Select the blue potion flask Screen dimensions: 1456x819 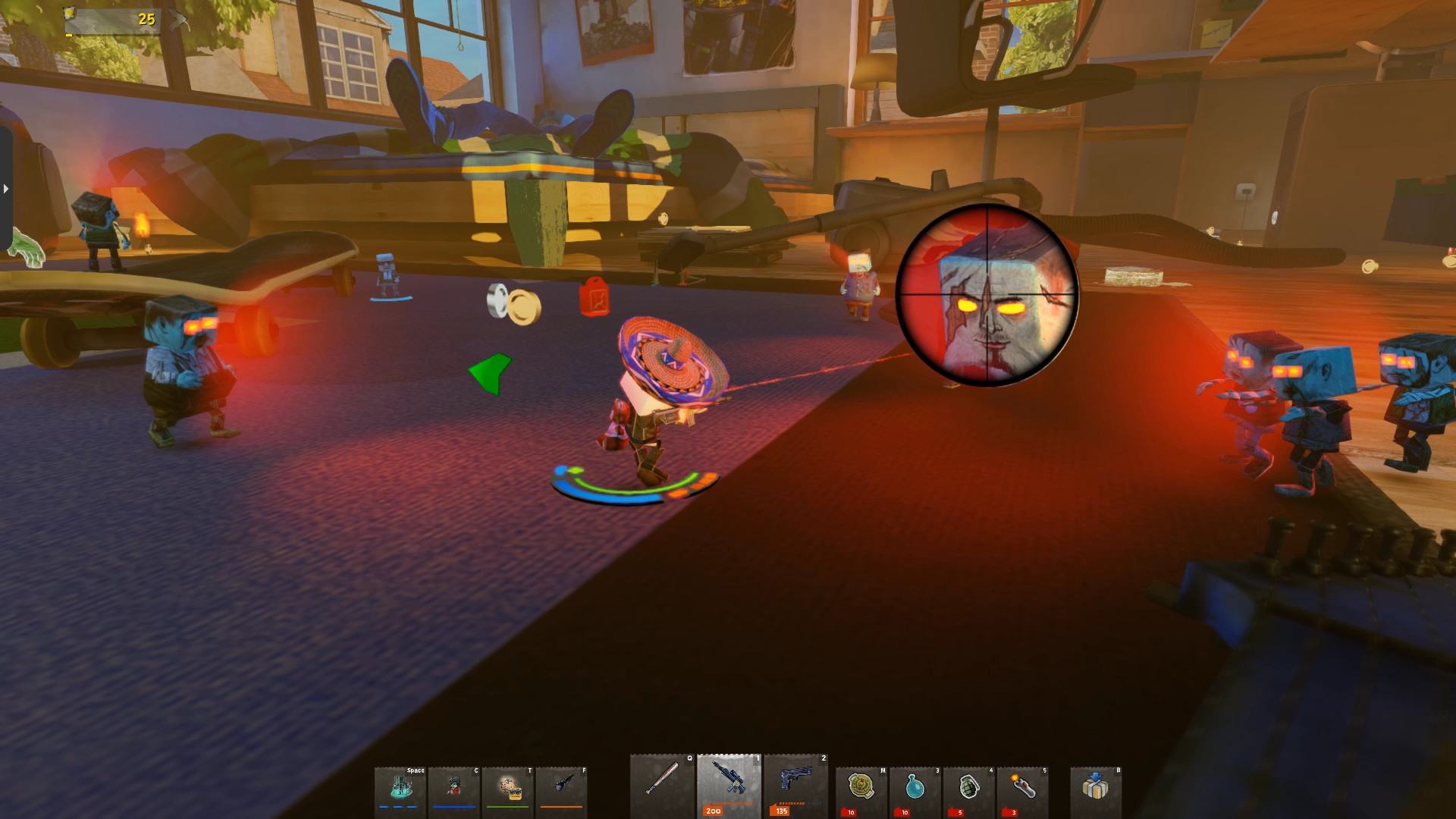(x=915, y=789)
